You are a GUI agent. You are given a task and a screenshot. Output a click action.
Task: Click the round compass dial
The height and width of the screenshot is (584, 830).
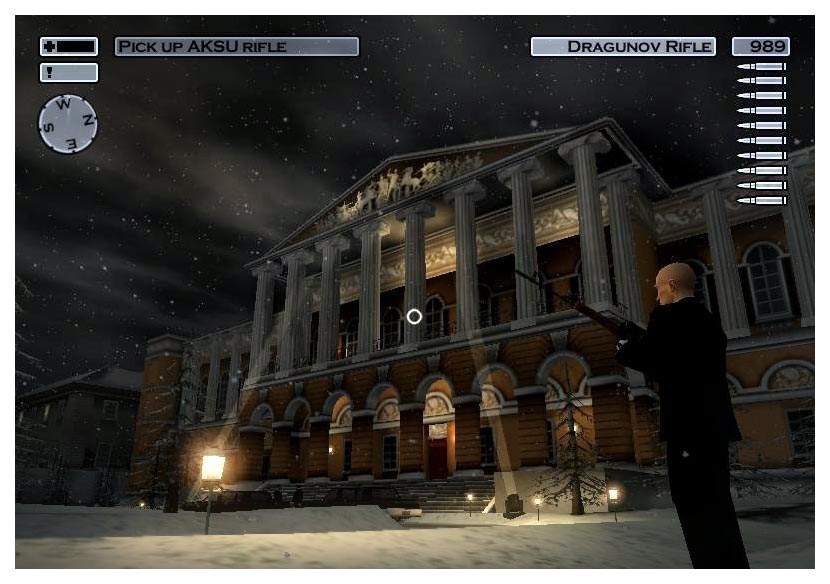tap(68, 124)
